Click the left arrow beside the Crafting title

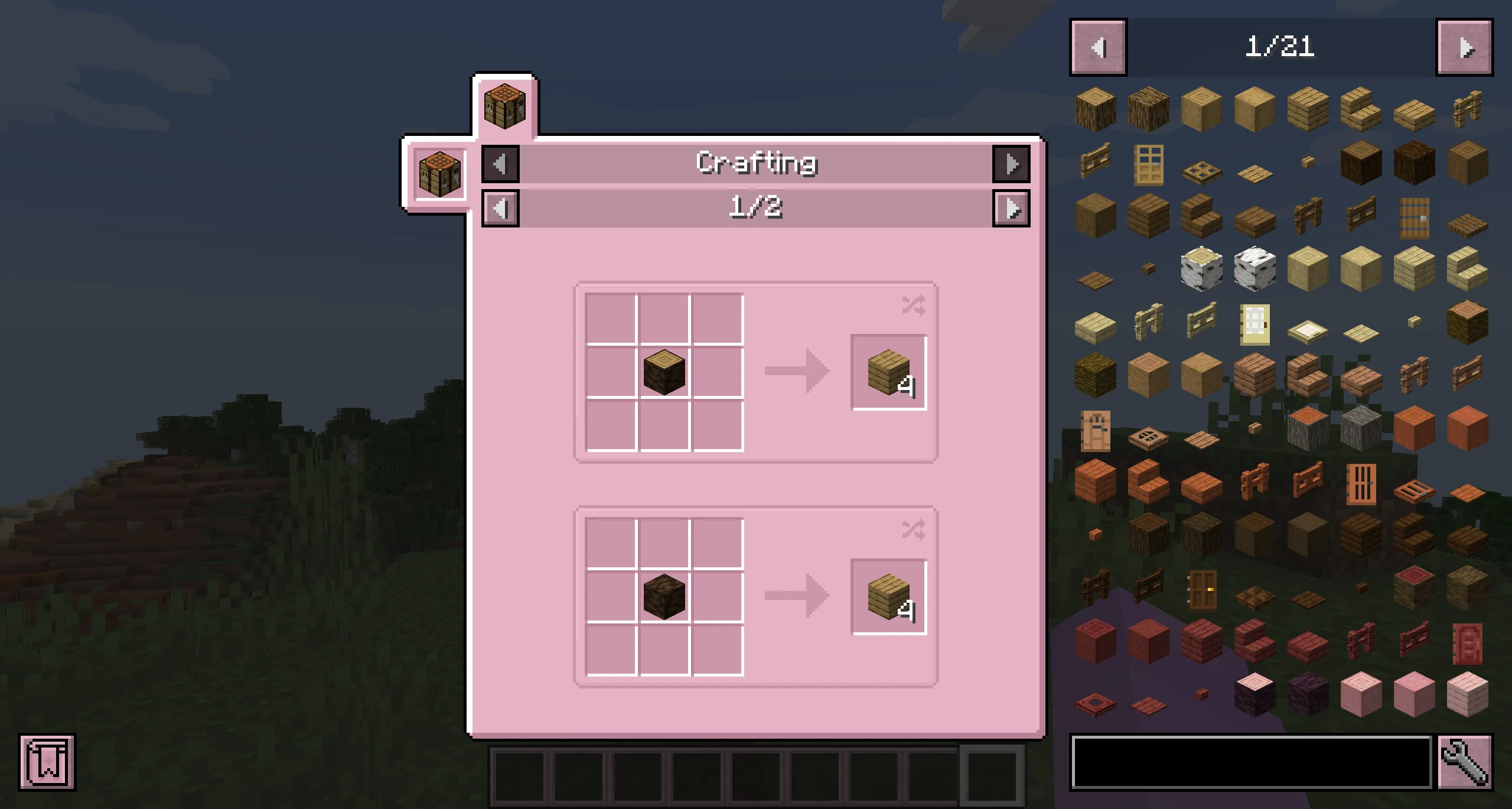pyautogui.click(x=500, y=164)
